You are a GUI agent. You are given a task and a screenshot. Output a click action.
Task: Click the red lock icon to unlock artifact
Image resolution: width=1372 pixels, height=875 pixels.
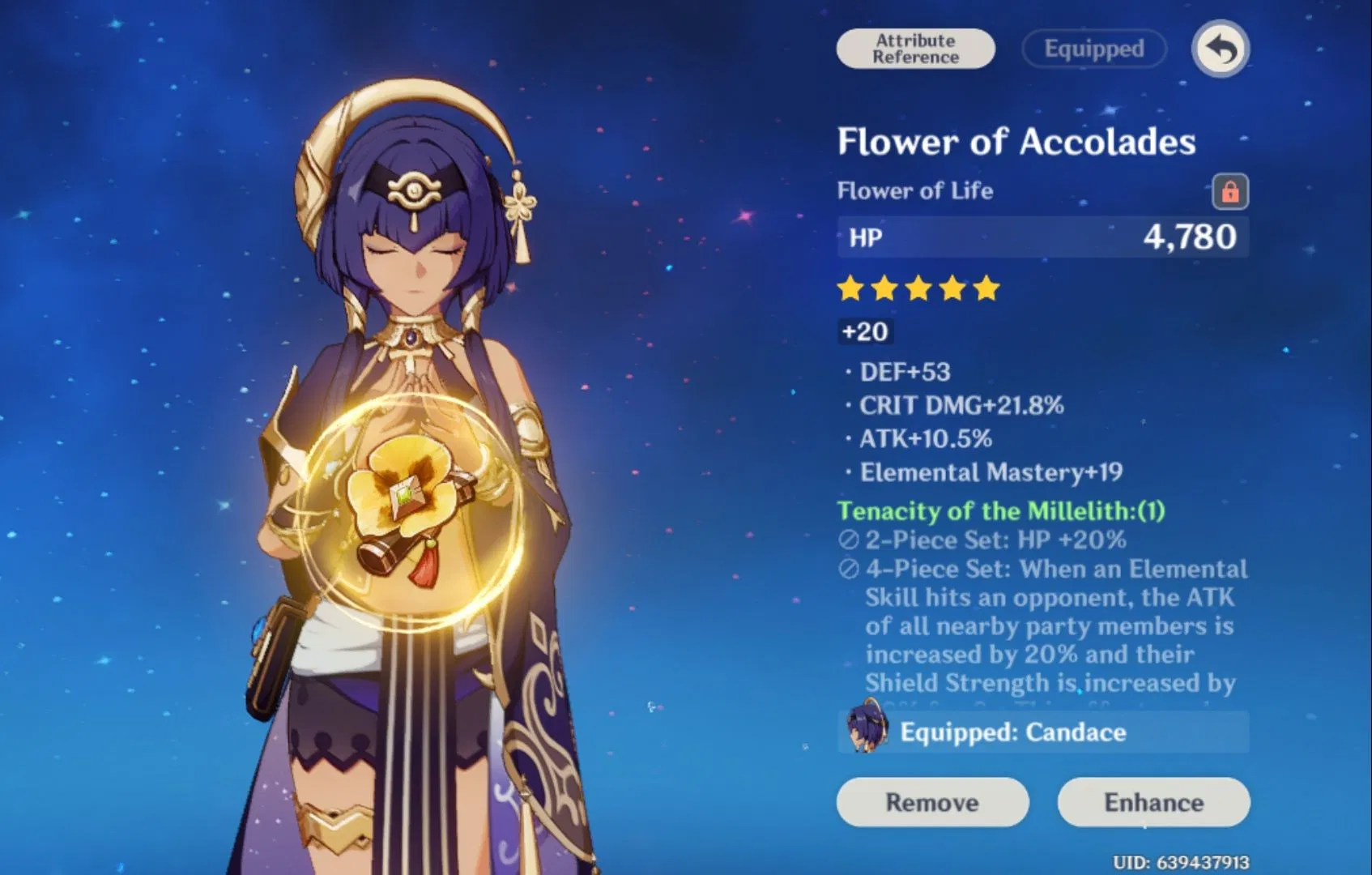[x=1229, y=191]
